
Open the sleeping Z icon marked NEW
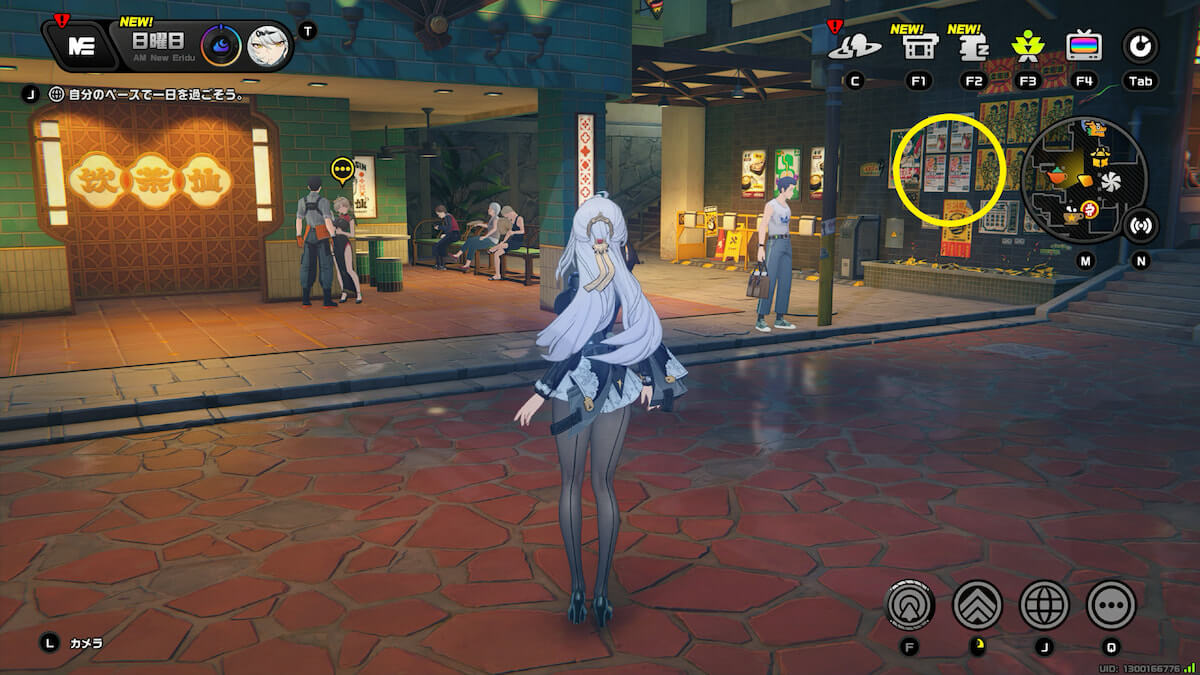click(971, 46)
